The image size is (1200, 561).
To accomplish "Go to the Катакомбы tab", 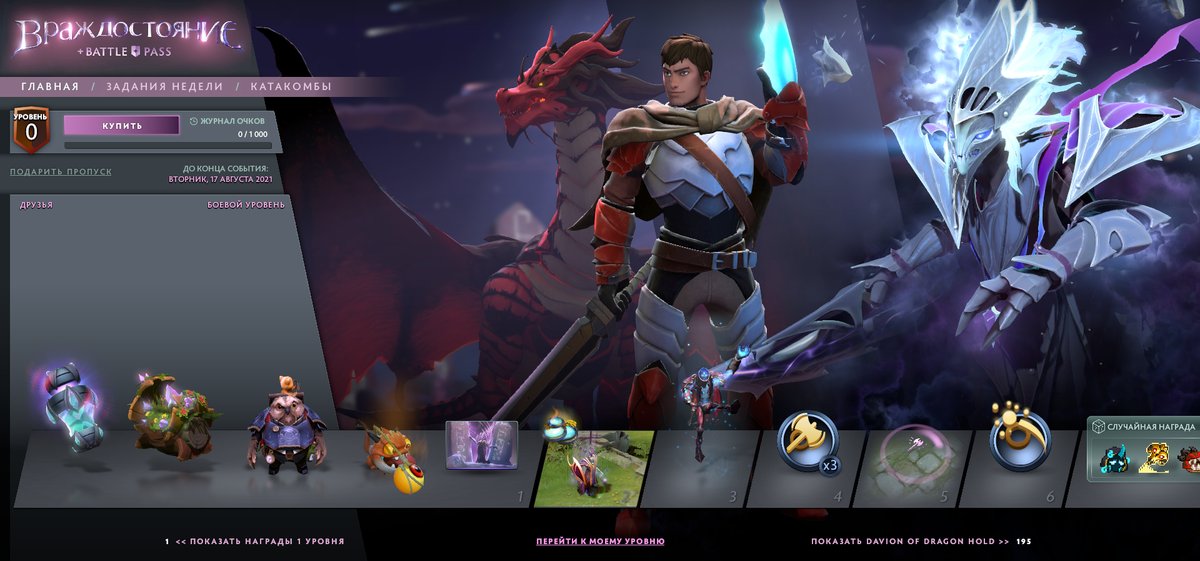I will tap(291, 87).
